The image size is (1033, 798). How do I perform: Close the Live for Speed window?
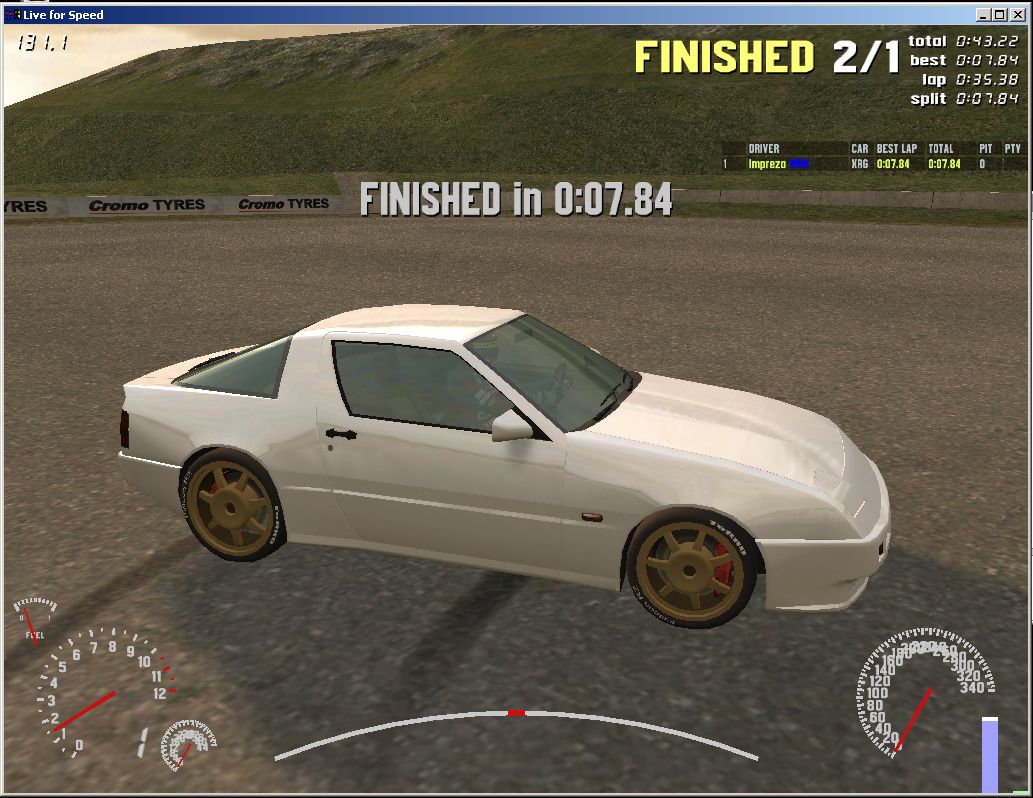1016,15
